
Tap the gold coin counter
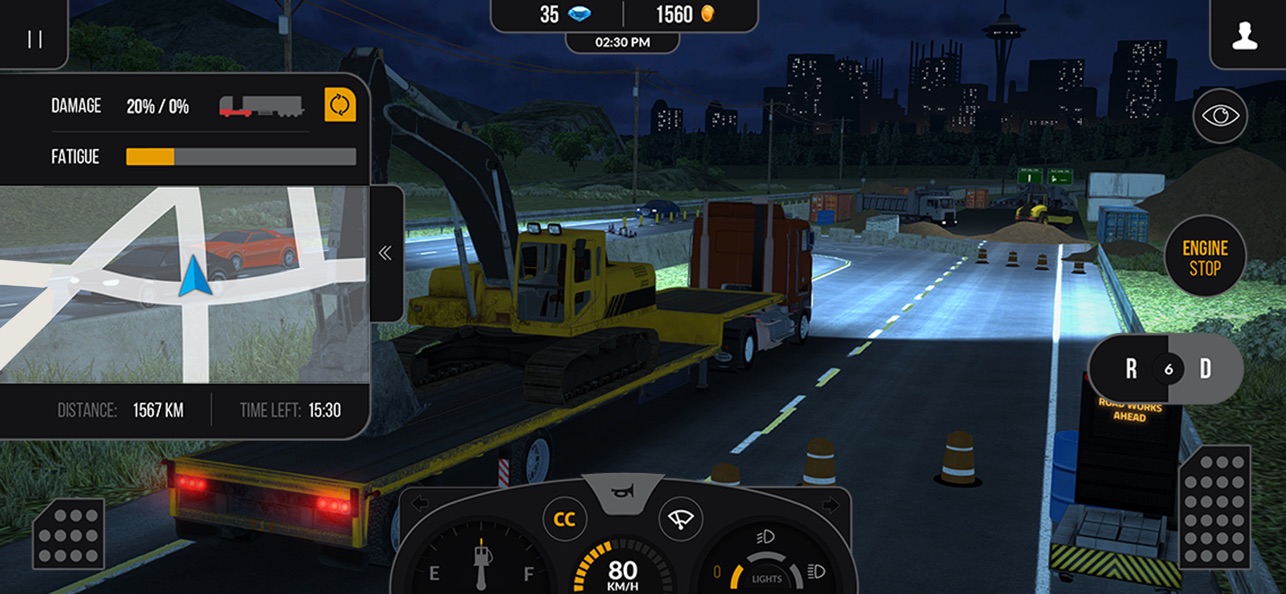687,15
